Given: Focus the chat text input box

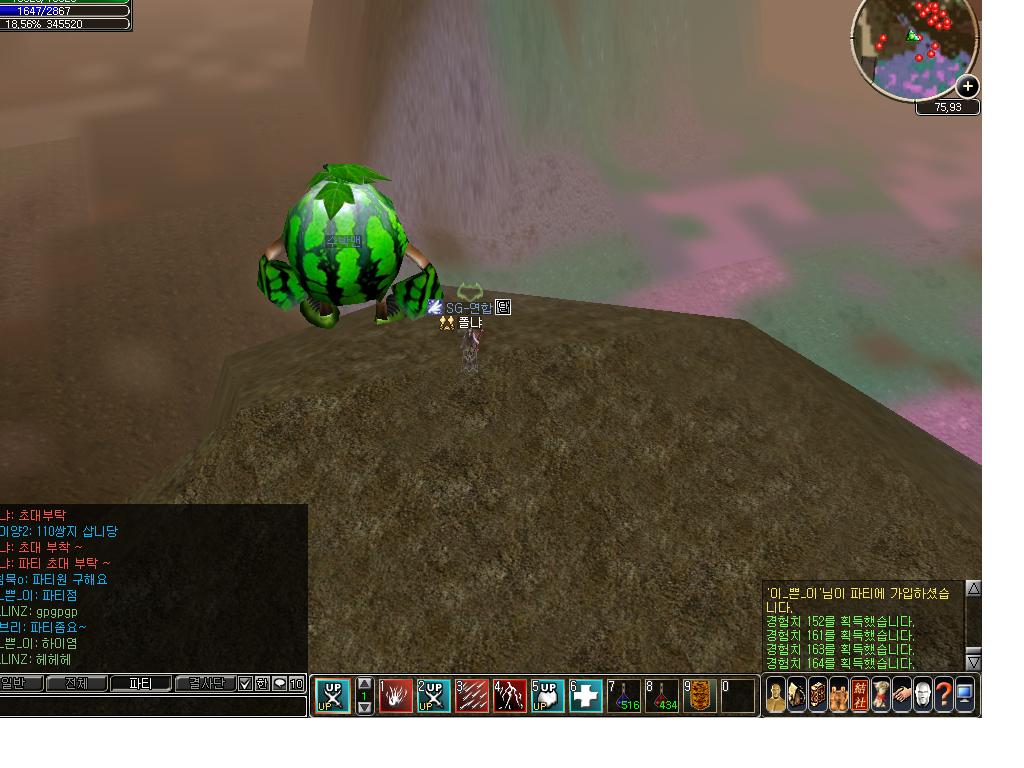Looking at the screenshot, I should point(150,705).
